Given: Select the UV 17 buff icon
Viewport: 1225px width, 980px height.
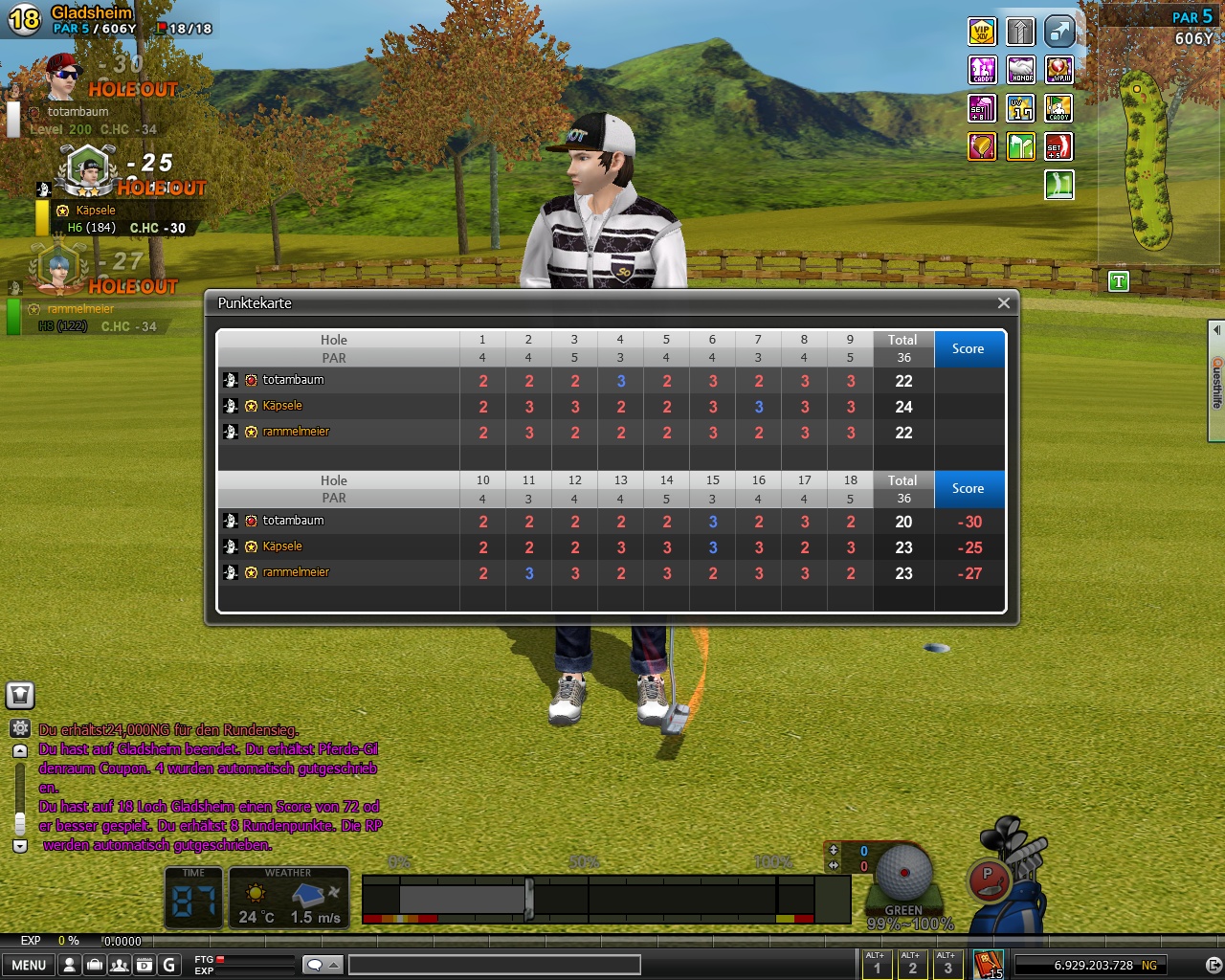Looking at the screenshot, I should (x=1021, y=108).
